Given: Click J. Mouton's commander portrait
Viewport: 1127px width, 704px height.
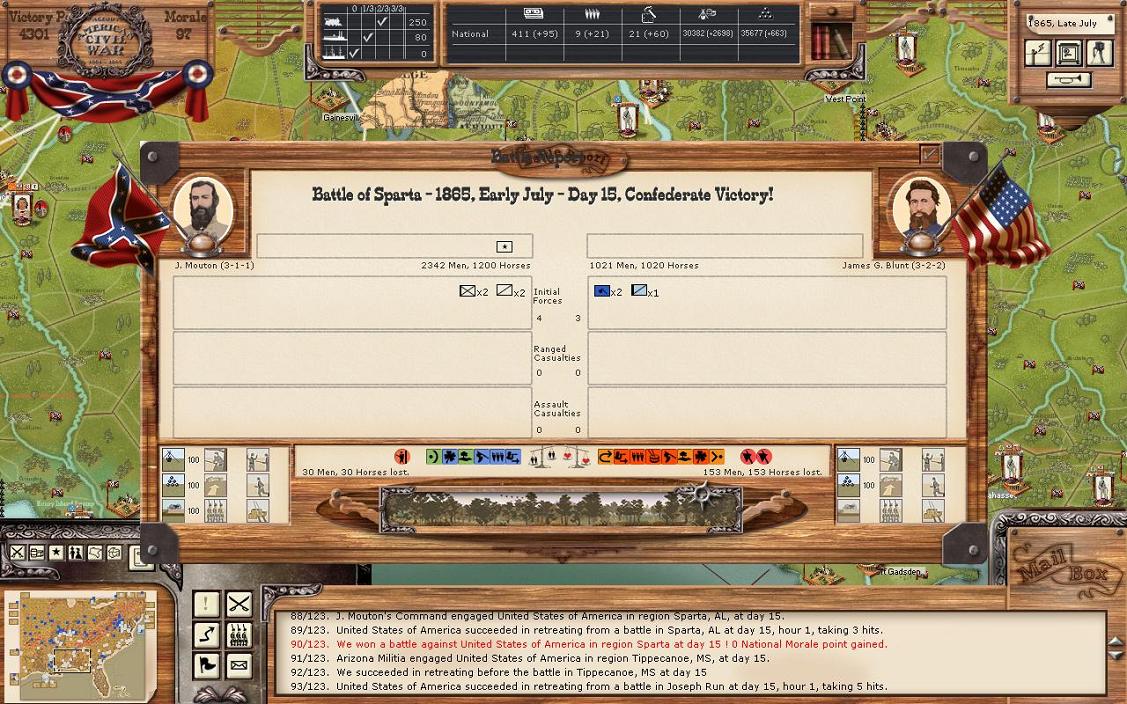Looking at the screenshot, I should click(203, 210).
